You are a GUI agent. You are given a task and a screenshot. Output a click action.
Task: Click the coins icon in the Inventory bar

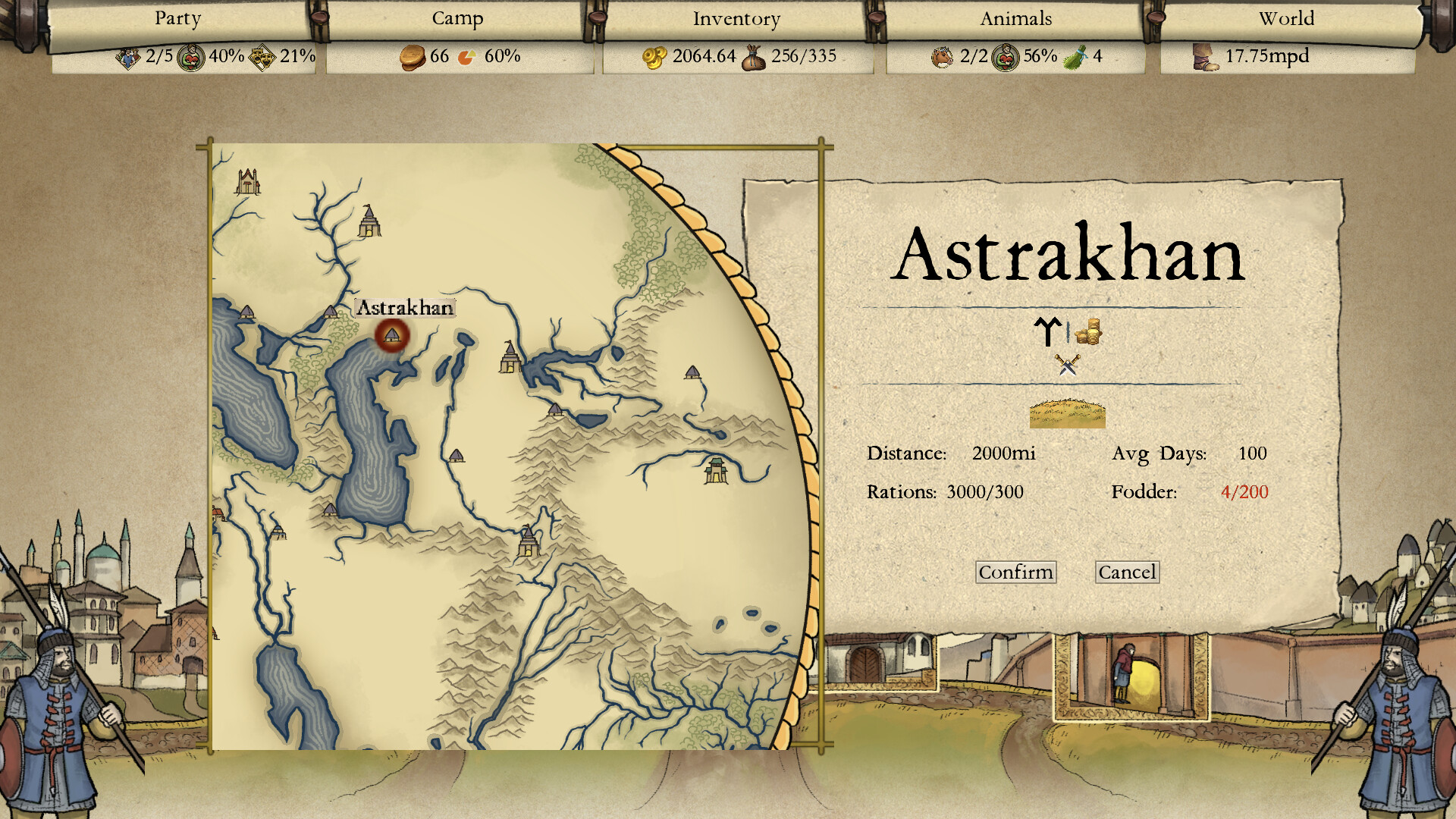click(654, 56)
